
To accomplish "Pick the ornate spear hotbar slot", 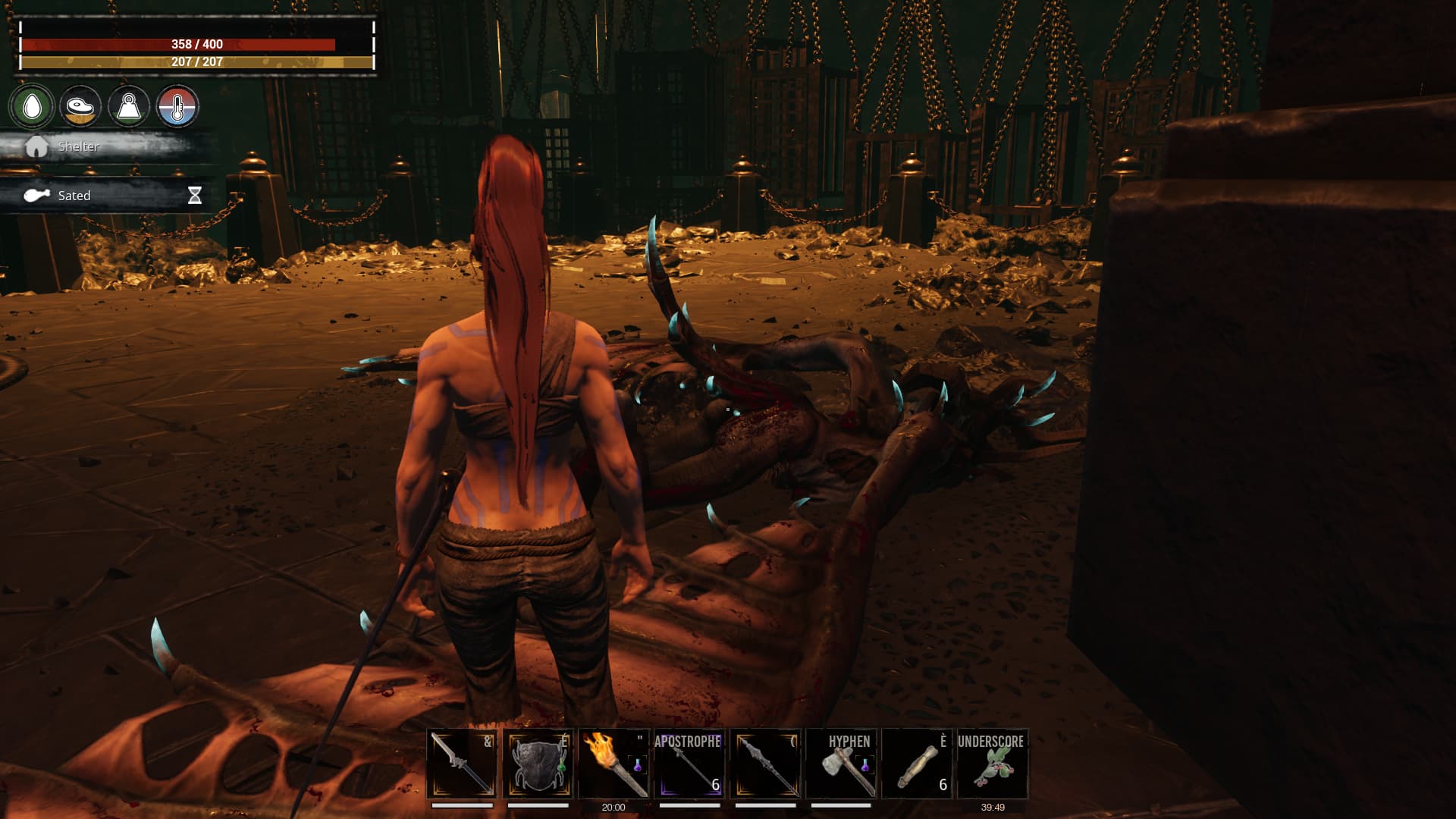I will pyautogui.click(x=765, y=764).
